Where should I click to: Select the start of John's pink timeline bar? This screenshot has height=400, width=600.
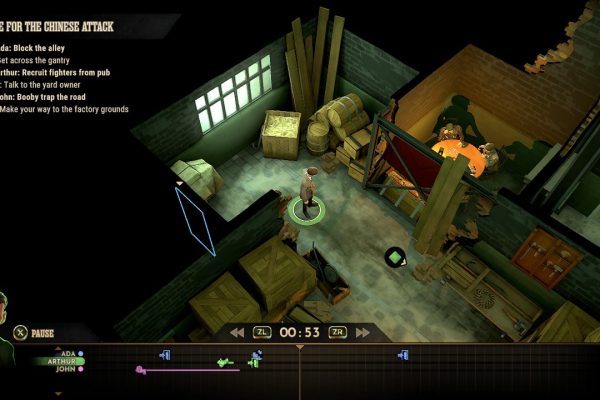tap(140, 370)
